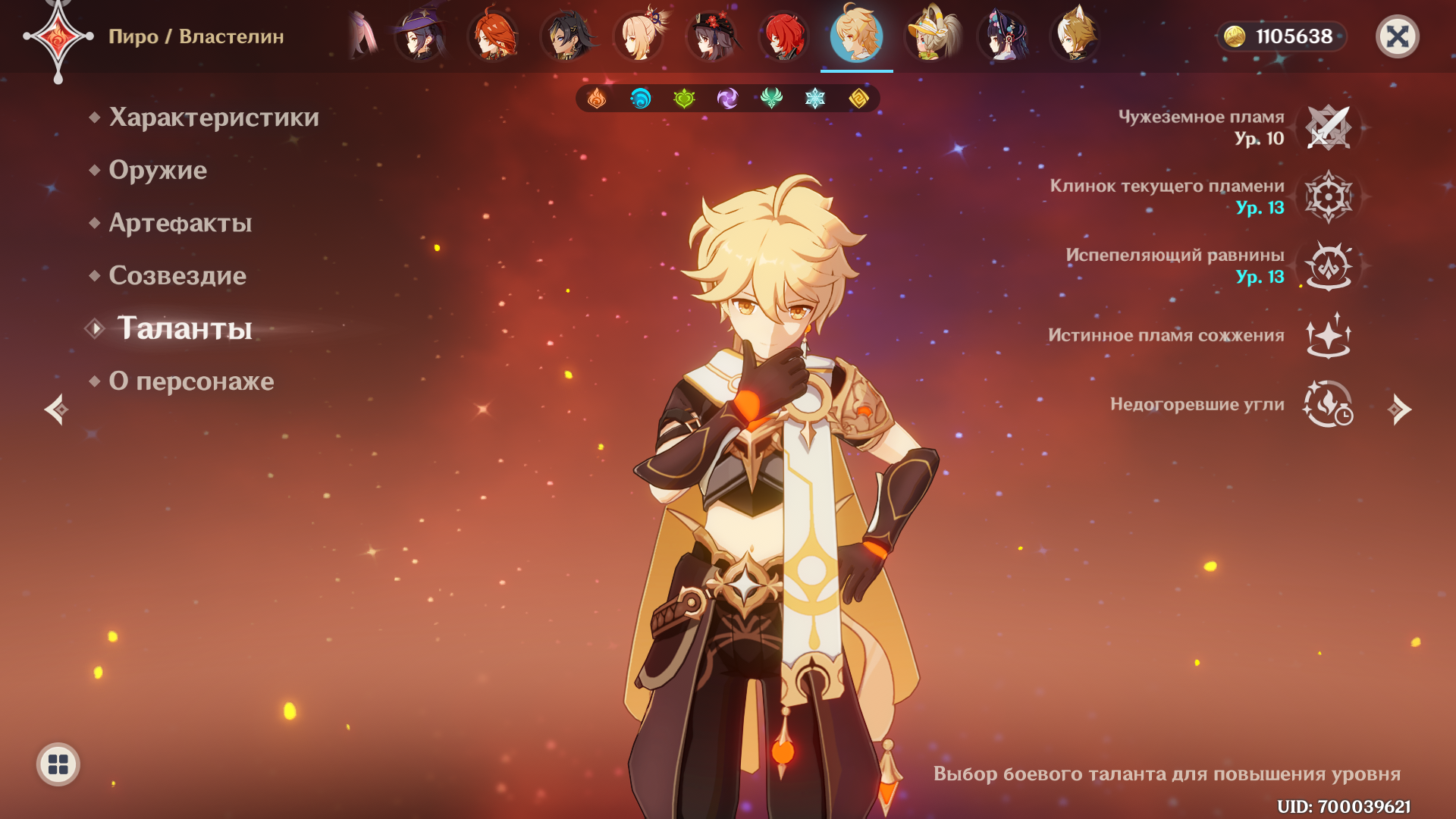Select the Клинок текущего пламени talent
This screenshot has height=819, width=1456.
(1329, 196)
